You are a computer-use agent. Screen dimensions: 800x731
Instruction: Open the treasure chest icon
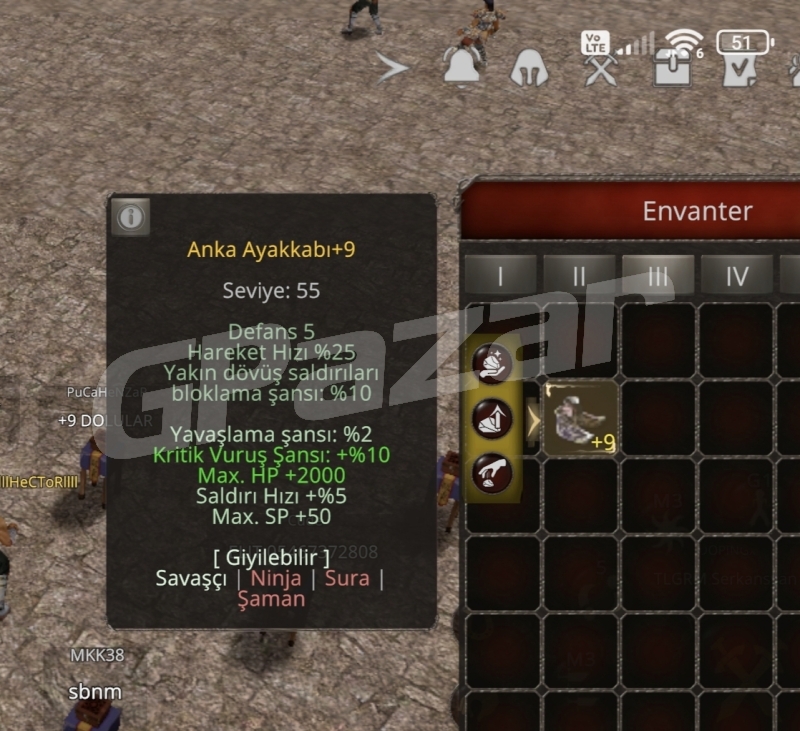click(670, 68)
